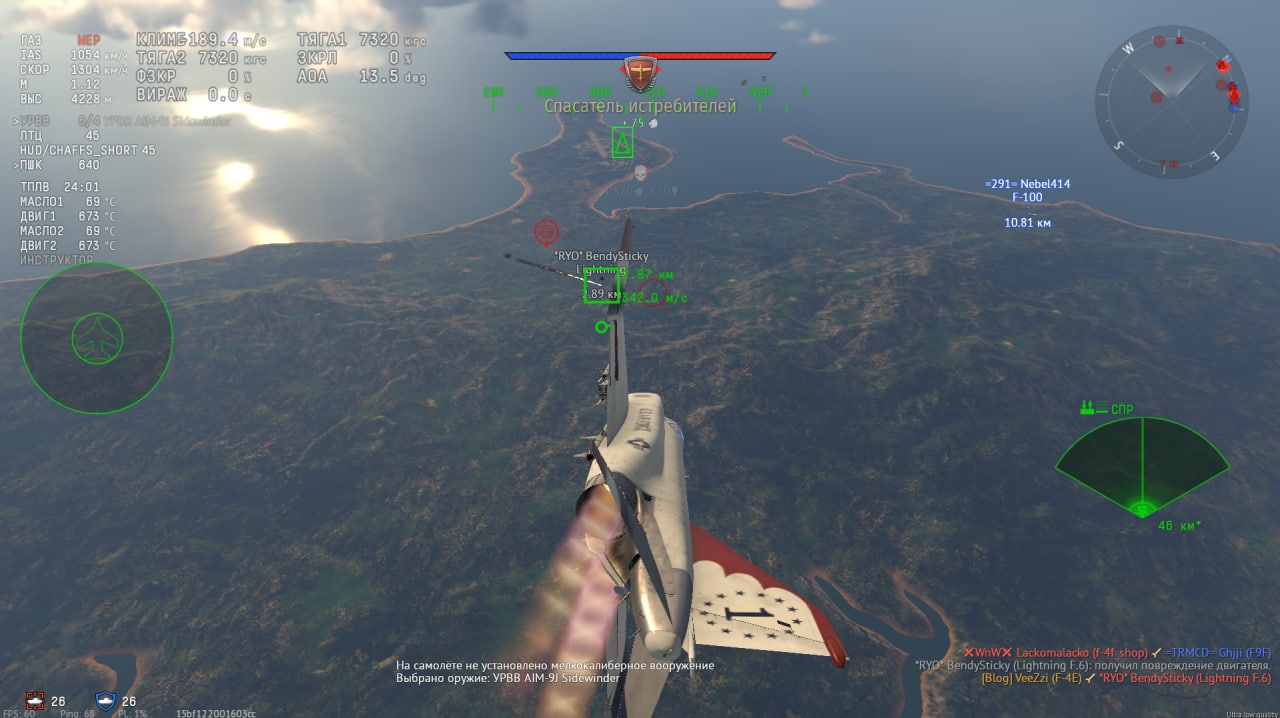Click the red enemy circle marker
1280x718 pixels.
(x=546, y=232)
